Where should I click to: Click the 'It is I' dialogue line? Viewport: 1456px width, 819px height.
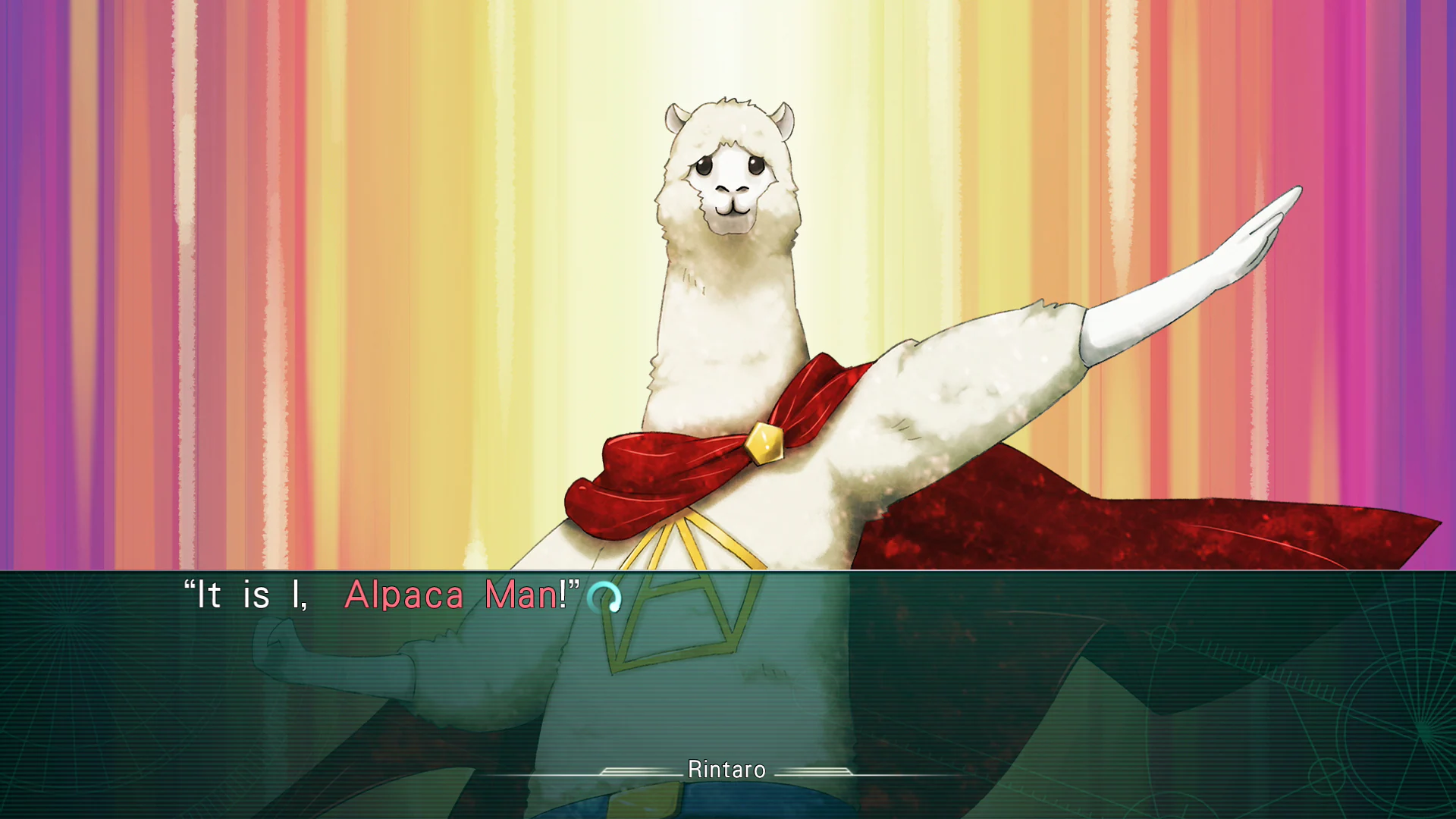[x=250, y=597]
